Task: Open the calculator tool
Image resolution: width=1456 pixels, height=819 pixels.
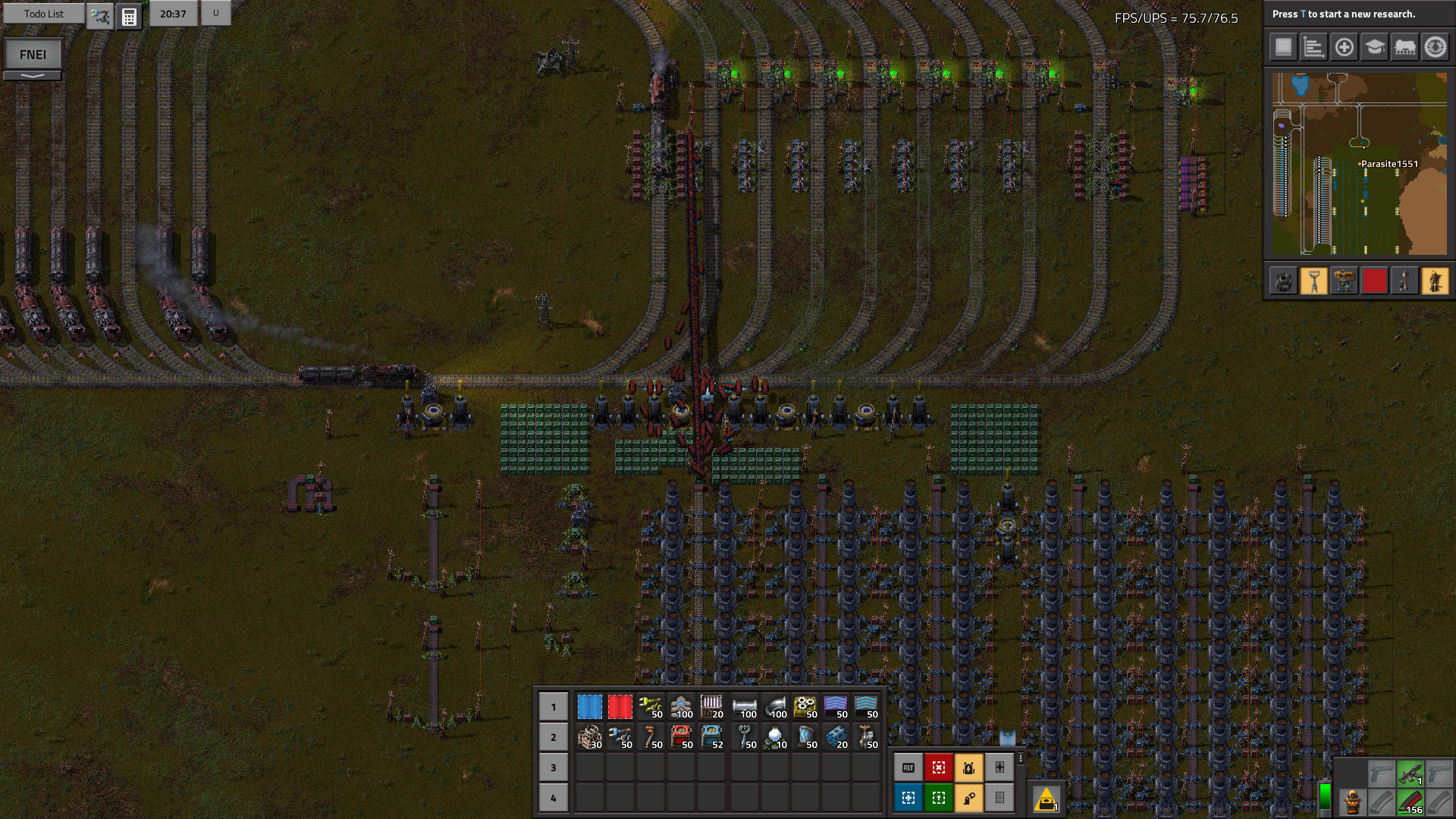Action: pos(129,16)
